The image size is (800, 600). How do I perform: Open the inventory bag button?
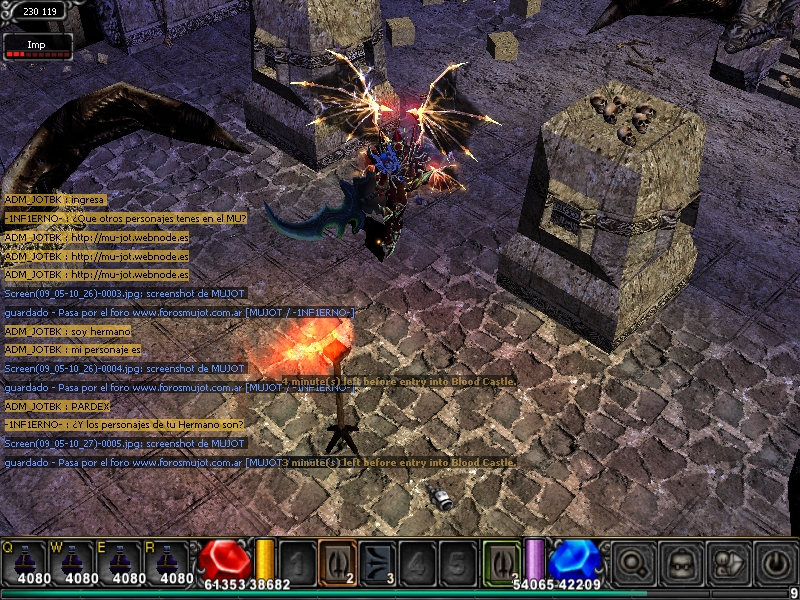(x=680, y=562)
